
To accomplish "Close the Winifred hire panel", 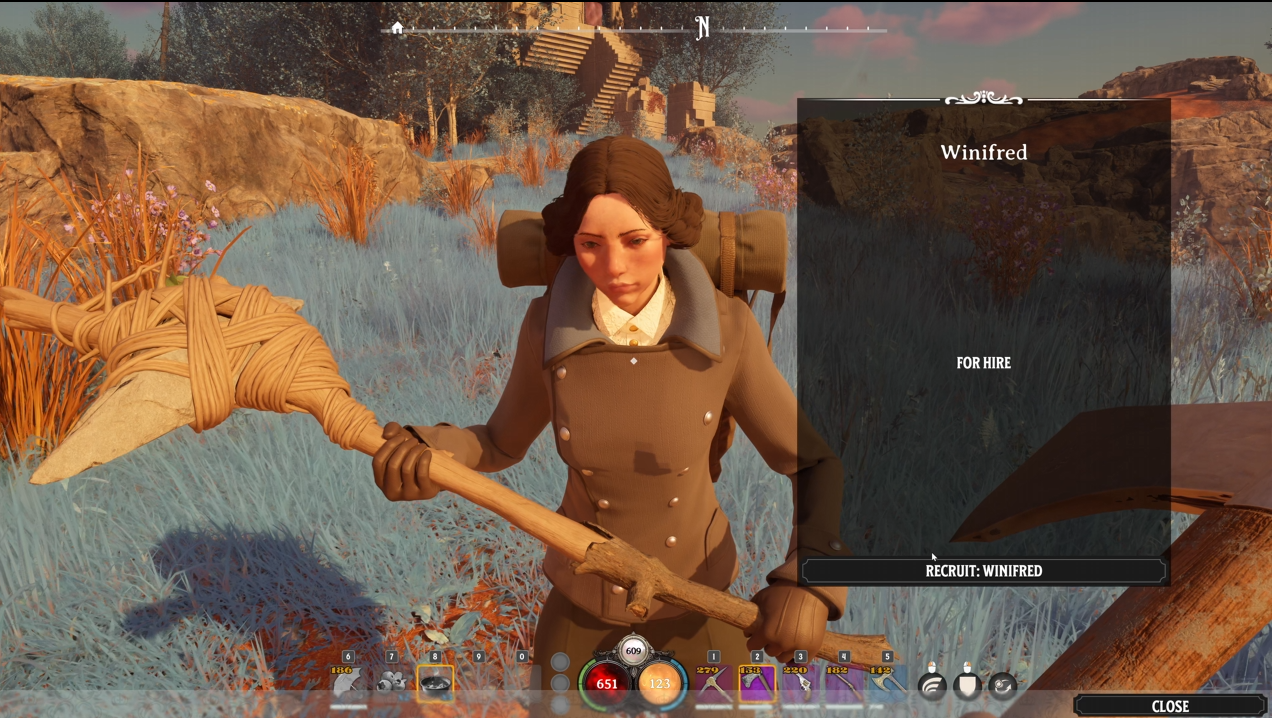I will (1169, 706).
